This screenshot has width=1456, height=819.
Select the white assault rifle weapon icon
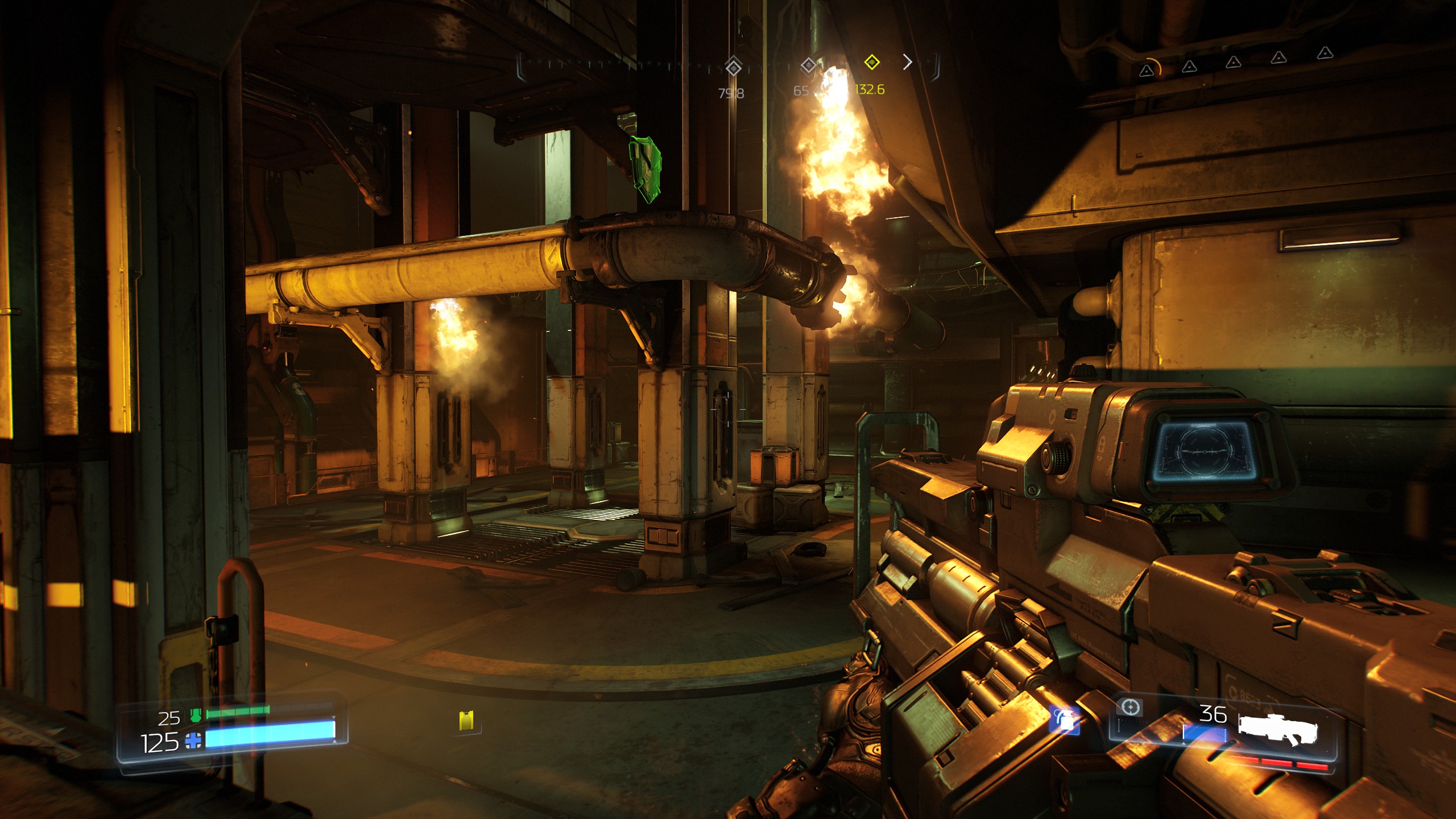(1277, 730)
